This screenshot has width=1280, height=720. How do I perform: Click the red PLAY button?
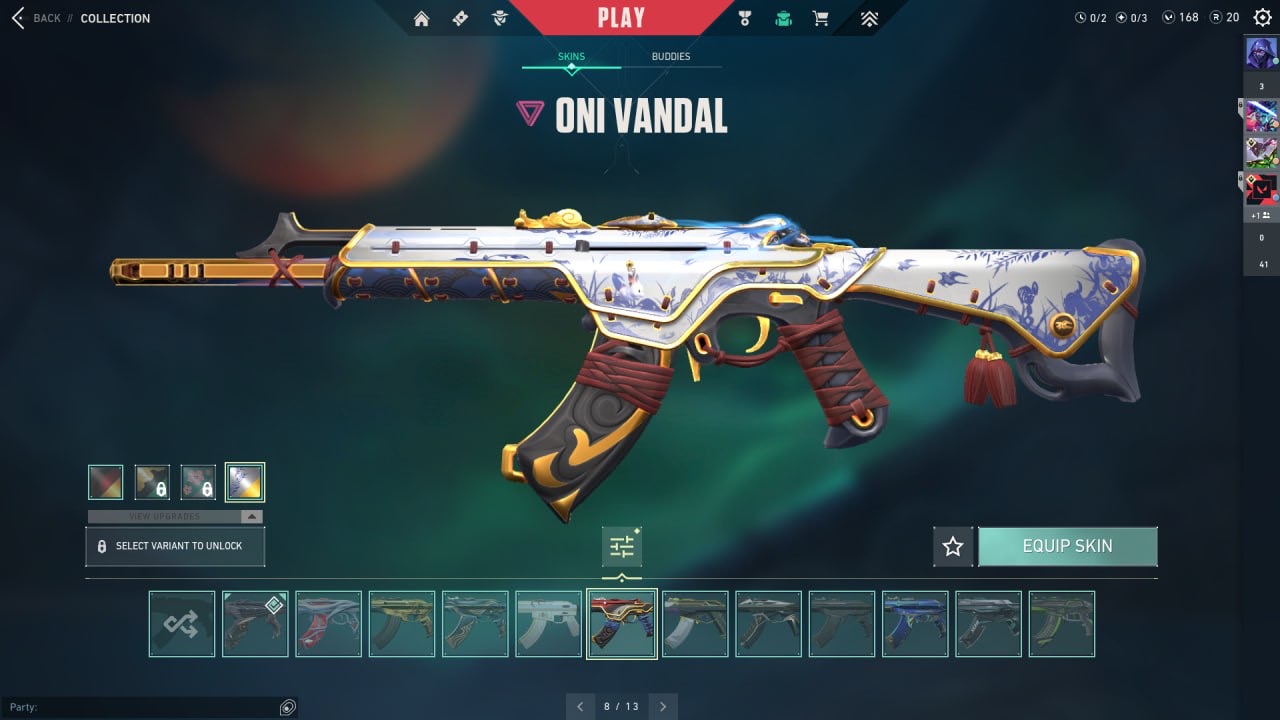621,17
